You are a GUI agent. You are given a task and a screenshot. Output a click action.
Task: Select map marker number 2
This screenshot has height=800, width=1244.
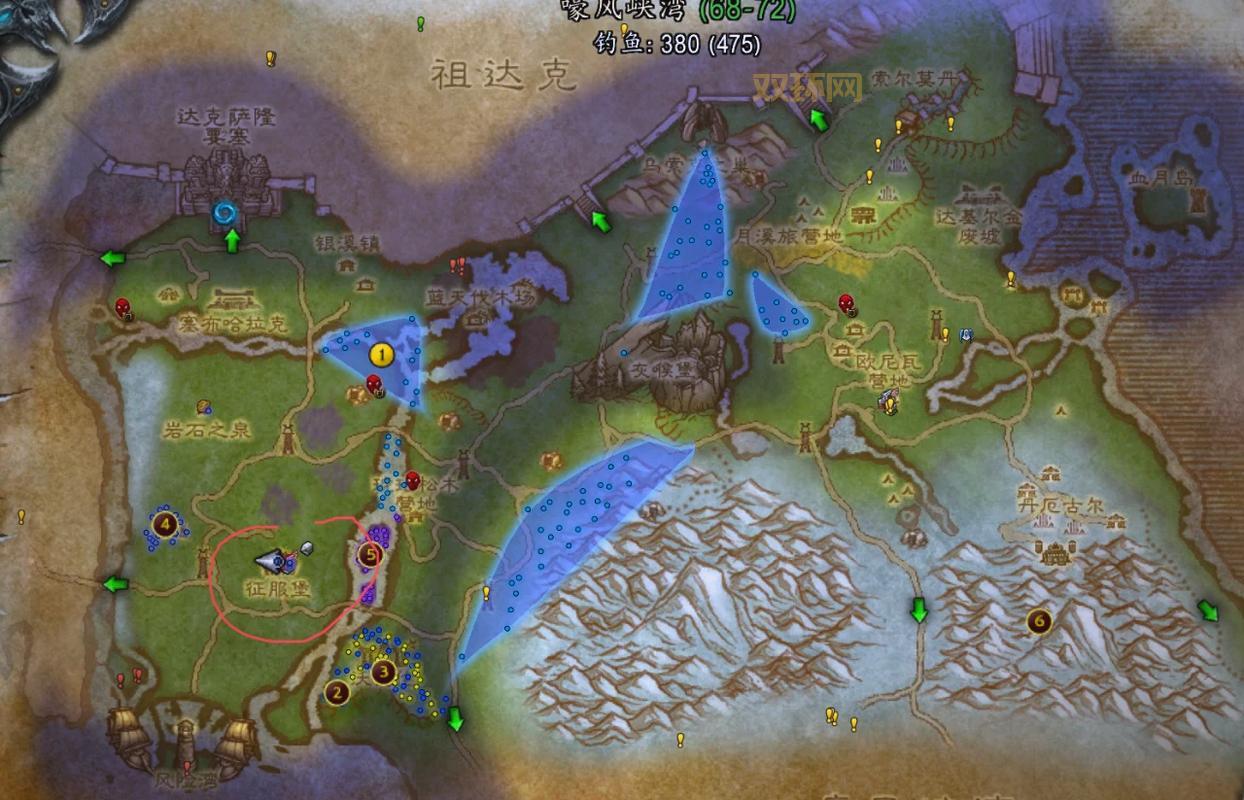337,691
